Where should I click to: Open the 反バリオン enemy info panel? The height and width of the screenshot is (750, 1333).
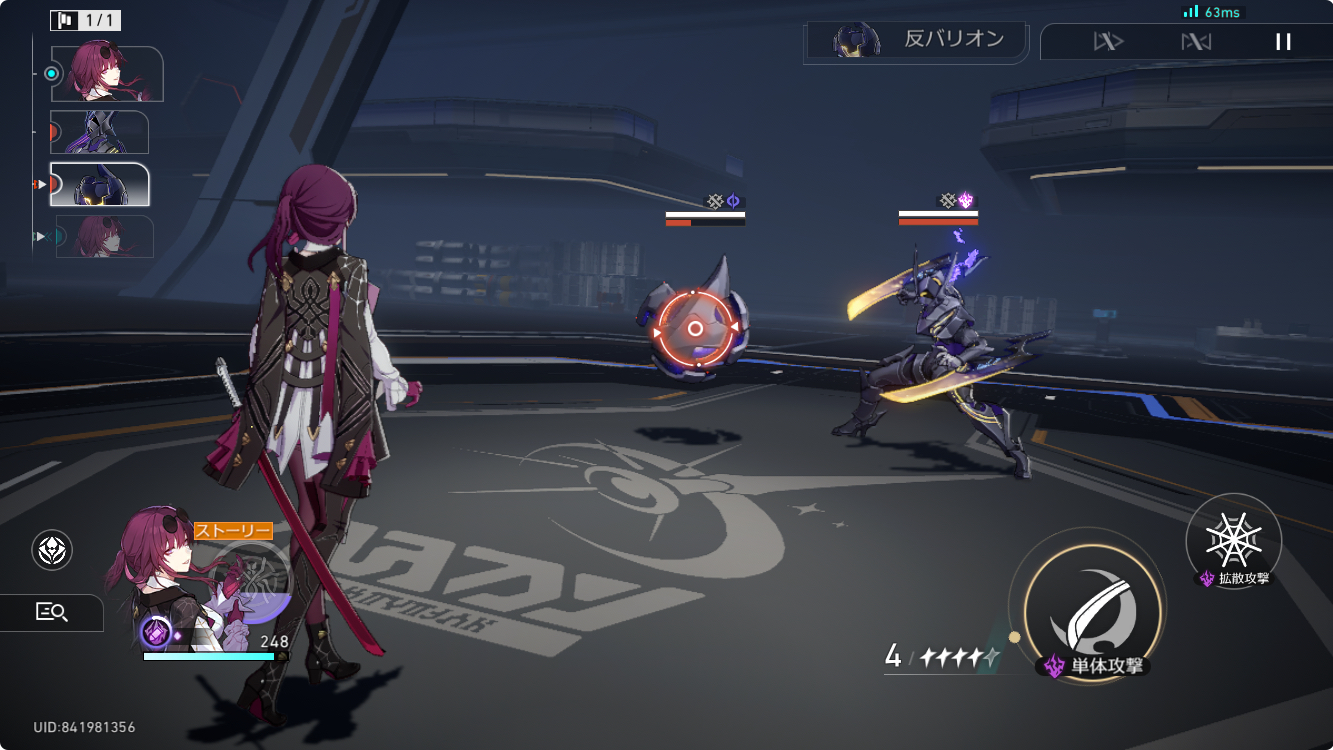(x=915, y=41)
